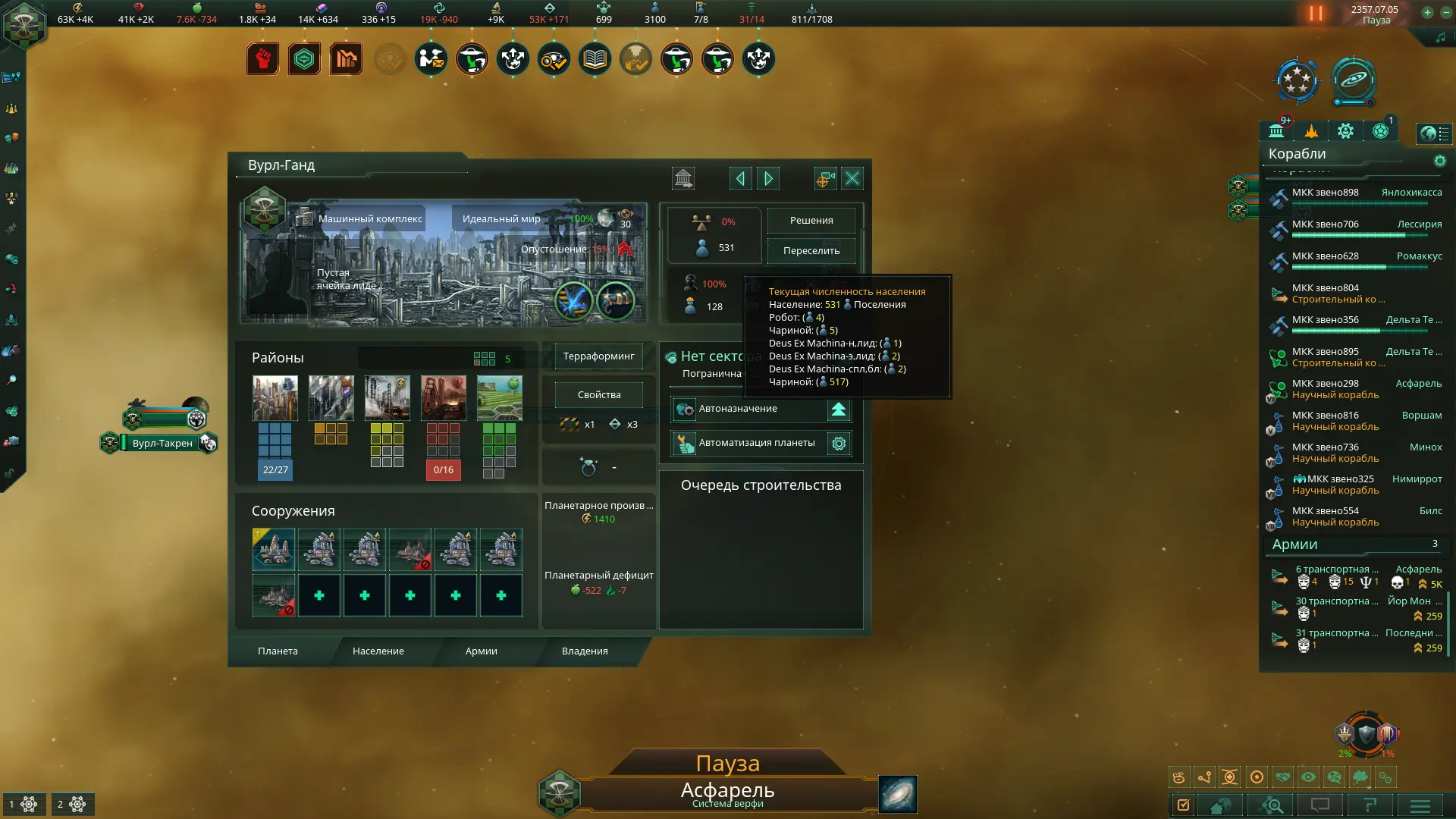
Task: Switch to the Армии tab
Action: [481, 651]
